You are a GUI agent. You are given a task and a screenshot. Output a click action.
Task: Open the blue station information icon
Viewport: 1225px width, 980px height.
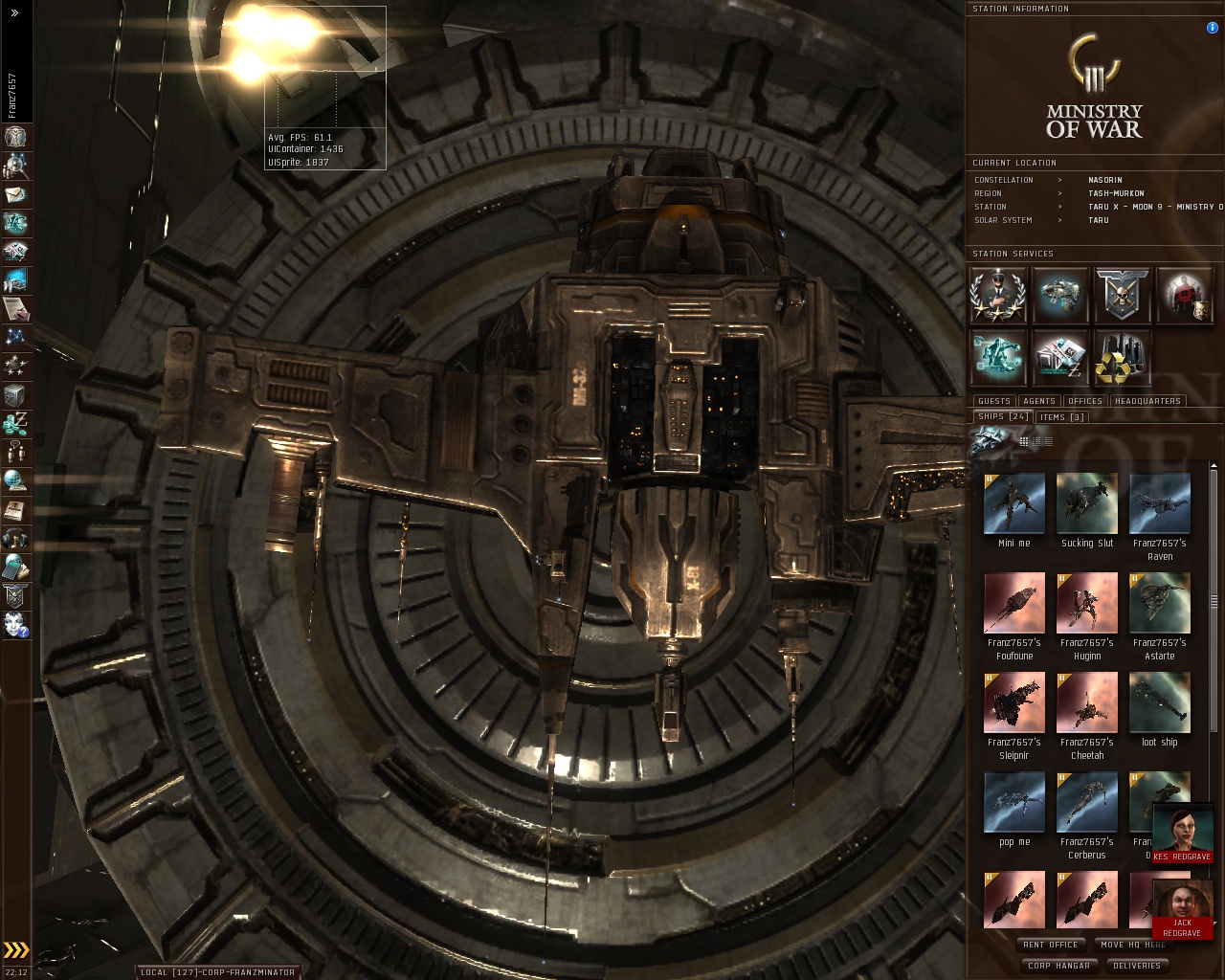pyautogui.click(x=1213, y=28)
